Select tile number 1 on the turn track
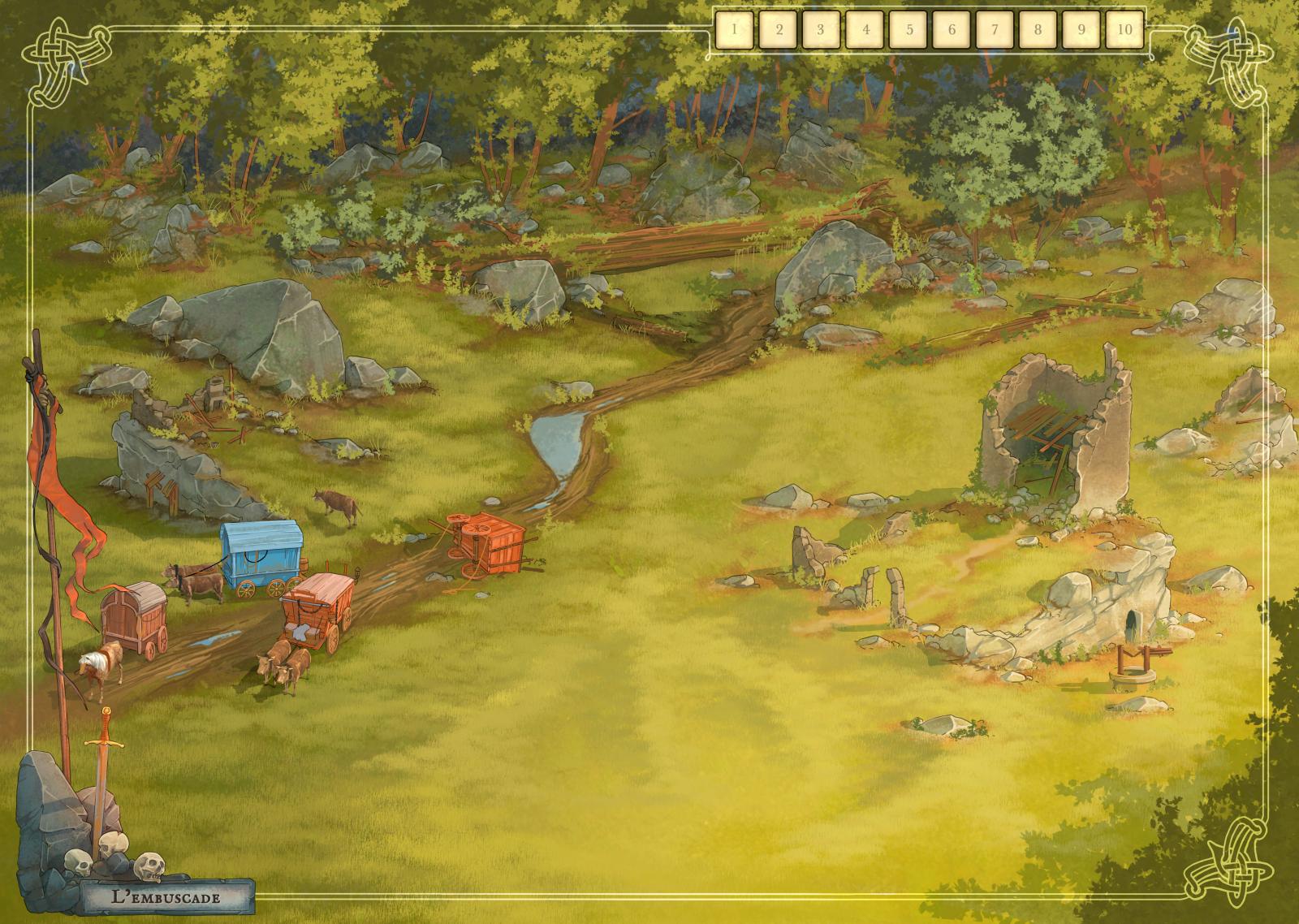1299x924 pixels. [735, 30]
